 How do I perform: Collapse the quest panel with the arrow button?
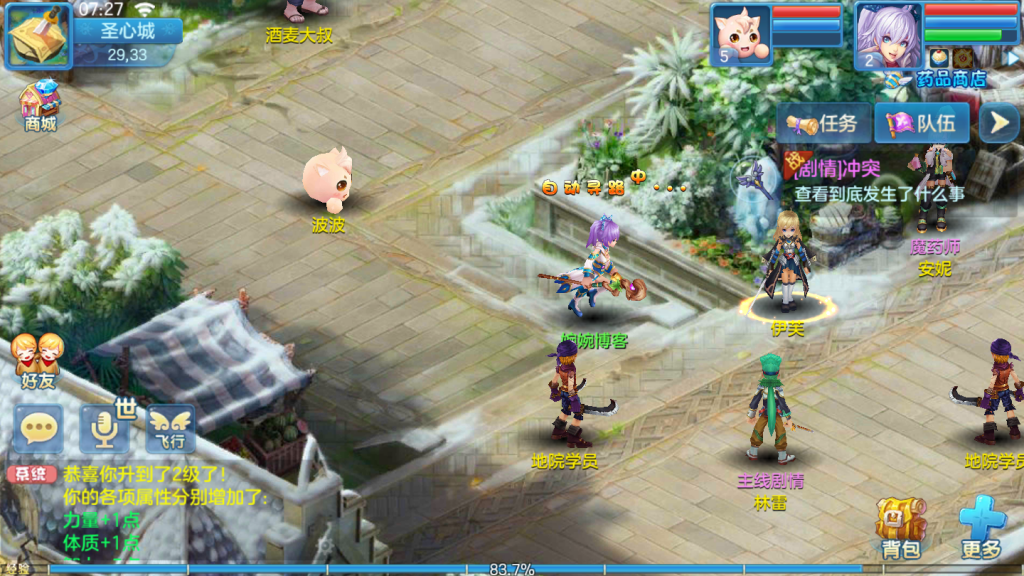click(x=997, y=123)
